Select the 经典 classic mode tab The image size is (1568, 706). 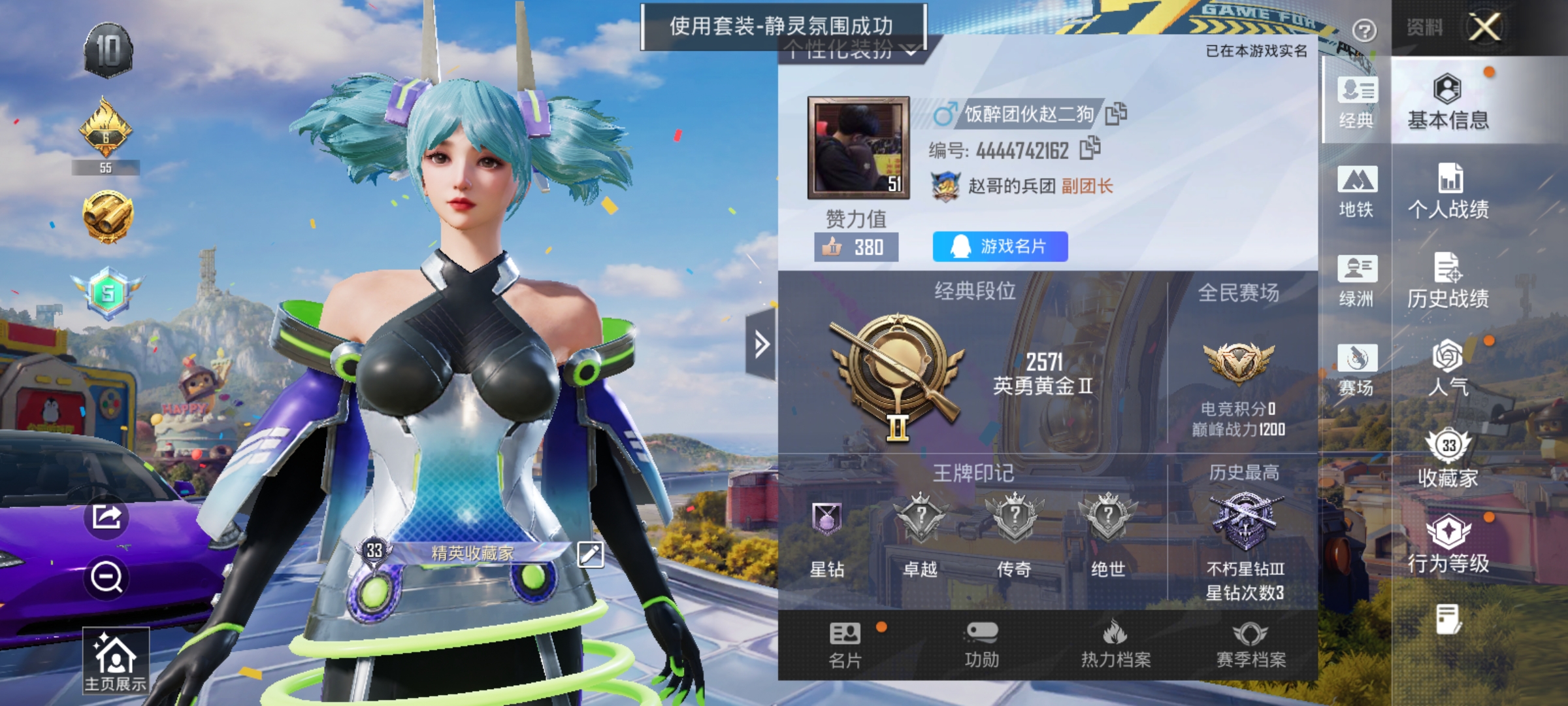pos(1356,105)
